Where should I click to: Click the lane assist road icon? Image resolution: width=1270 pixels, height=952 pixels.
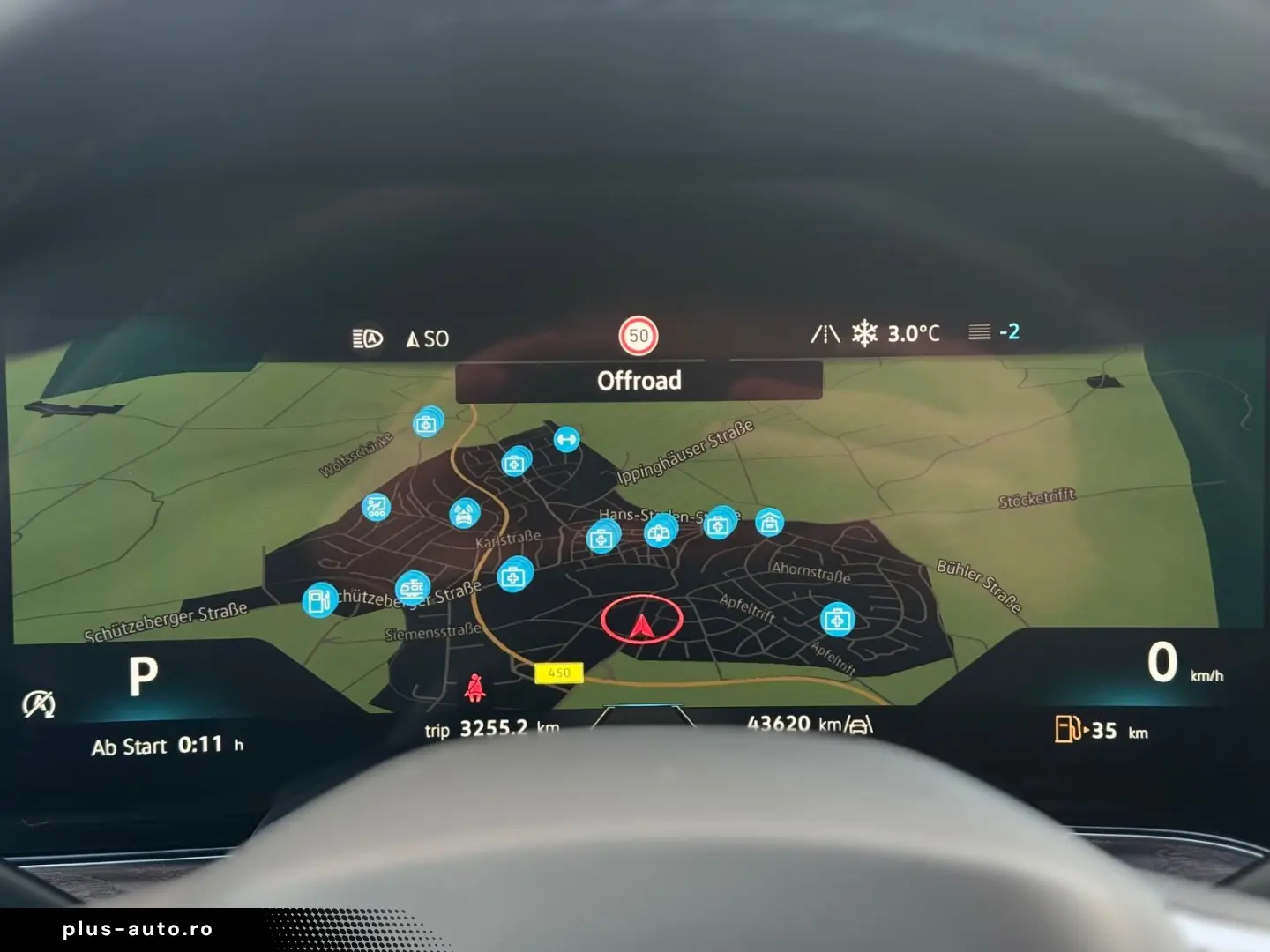825,334
